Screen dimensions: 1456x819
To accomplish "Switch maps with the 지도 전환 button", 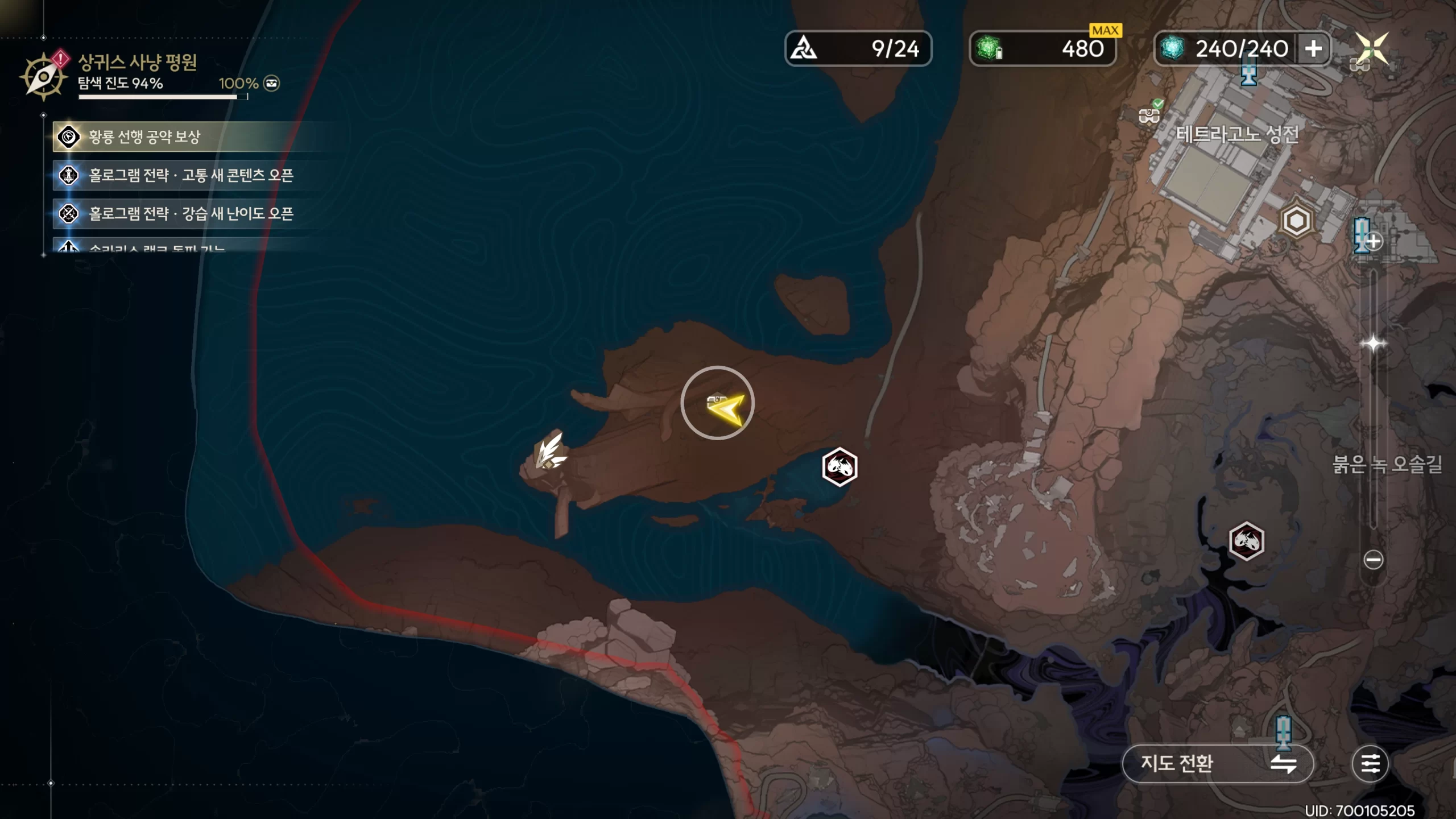I will point(1217,763).
